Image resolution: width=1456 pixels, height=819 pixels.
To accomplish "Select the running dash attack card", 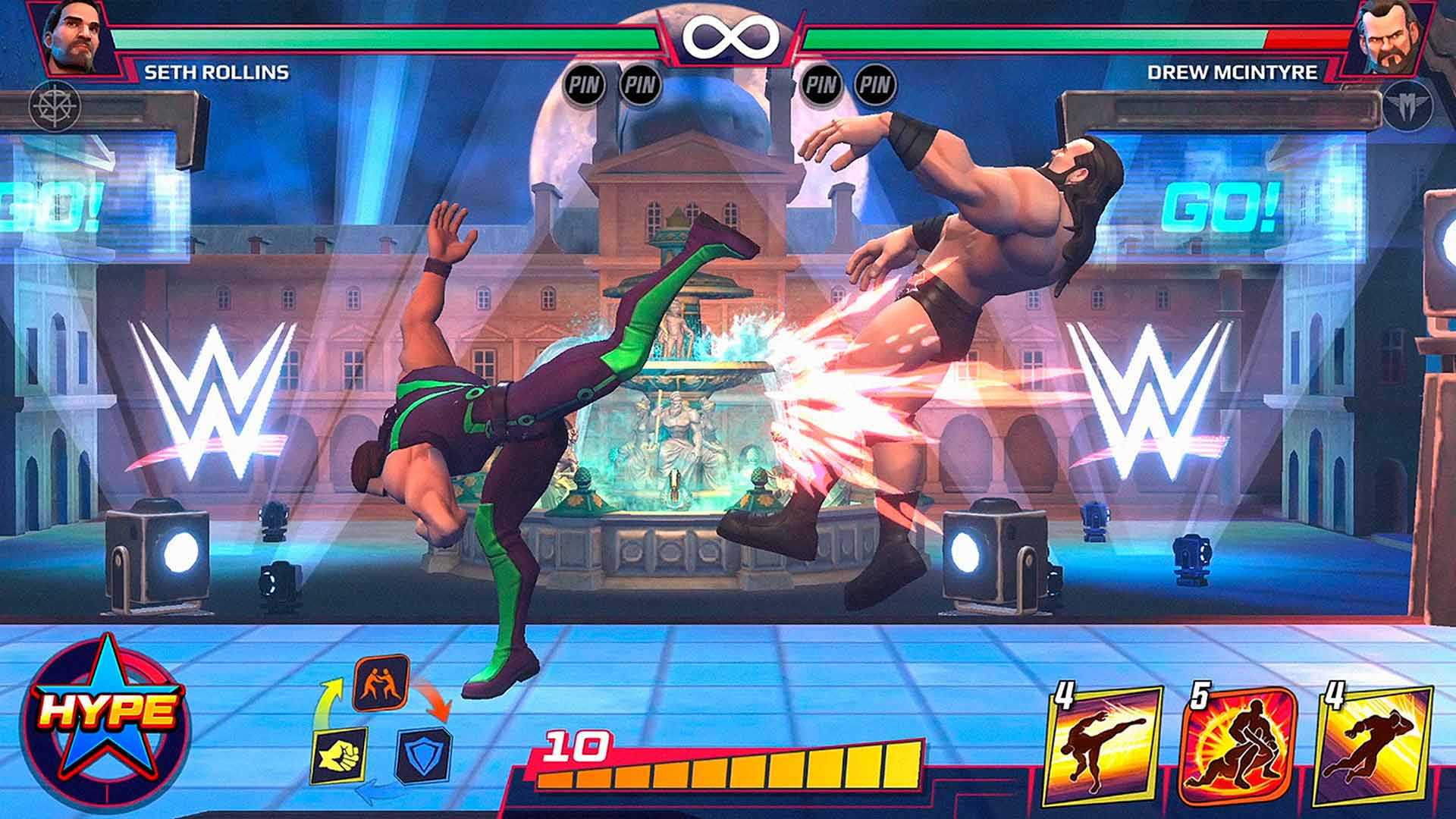I will click(x=1373, y=747).
